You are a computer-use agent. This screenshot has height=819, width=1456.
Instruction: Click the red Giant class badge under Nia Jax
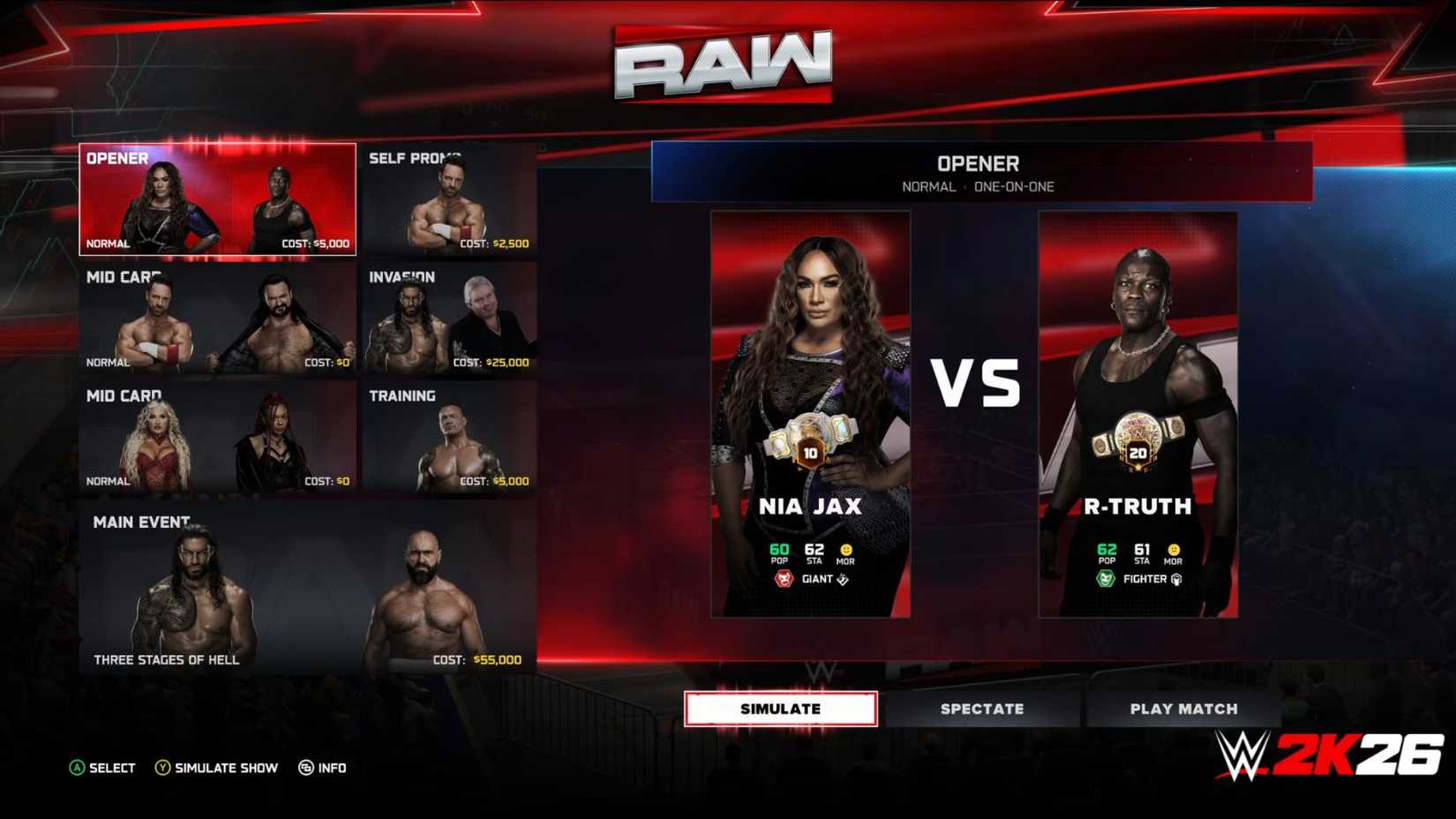coord(784,579)
